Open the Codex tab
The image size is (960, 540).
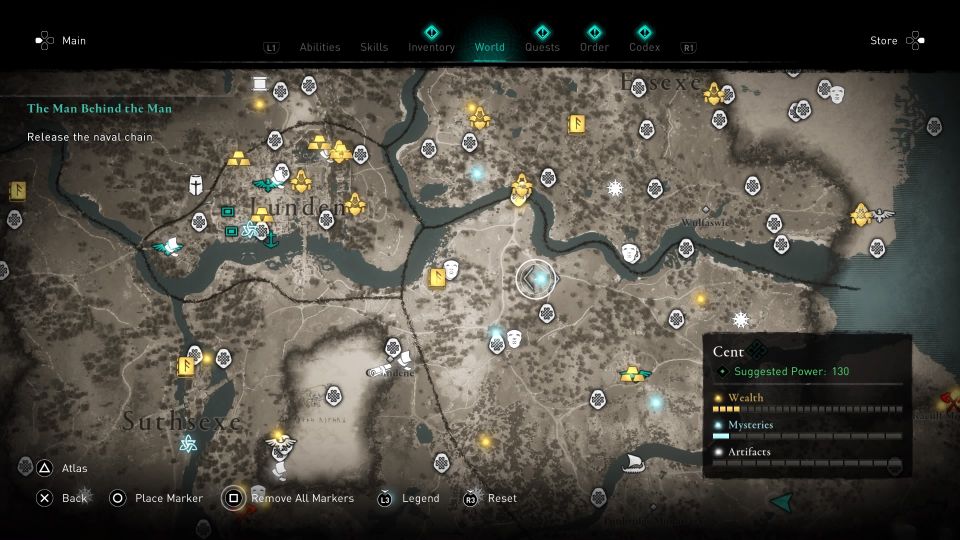tap(644, 46)
